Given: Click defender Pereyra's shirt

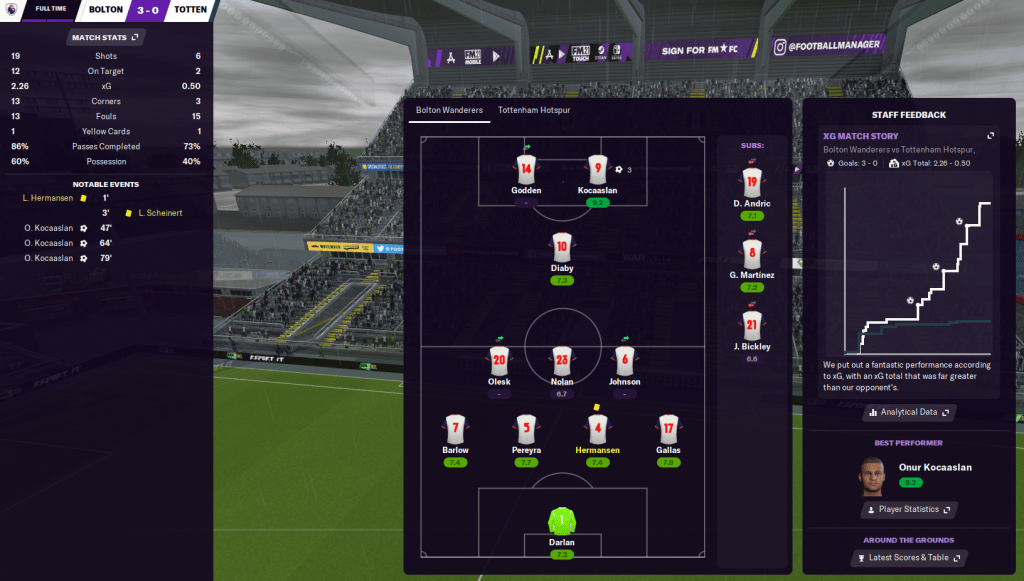Looking at the screenshot, I should point(527,430).
